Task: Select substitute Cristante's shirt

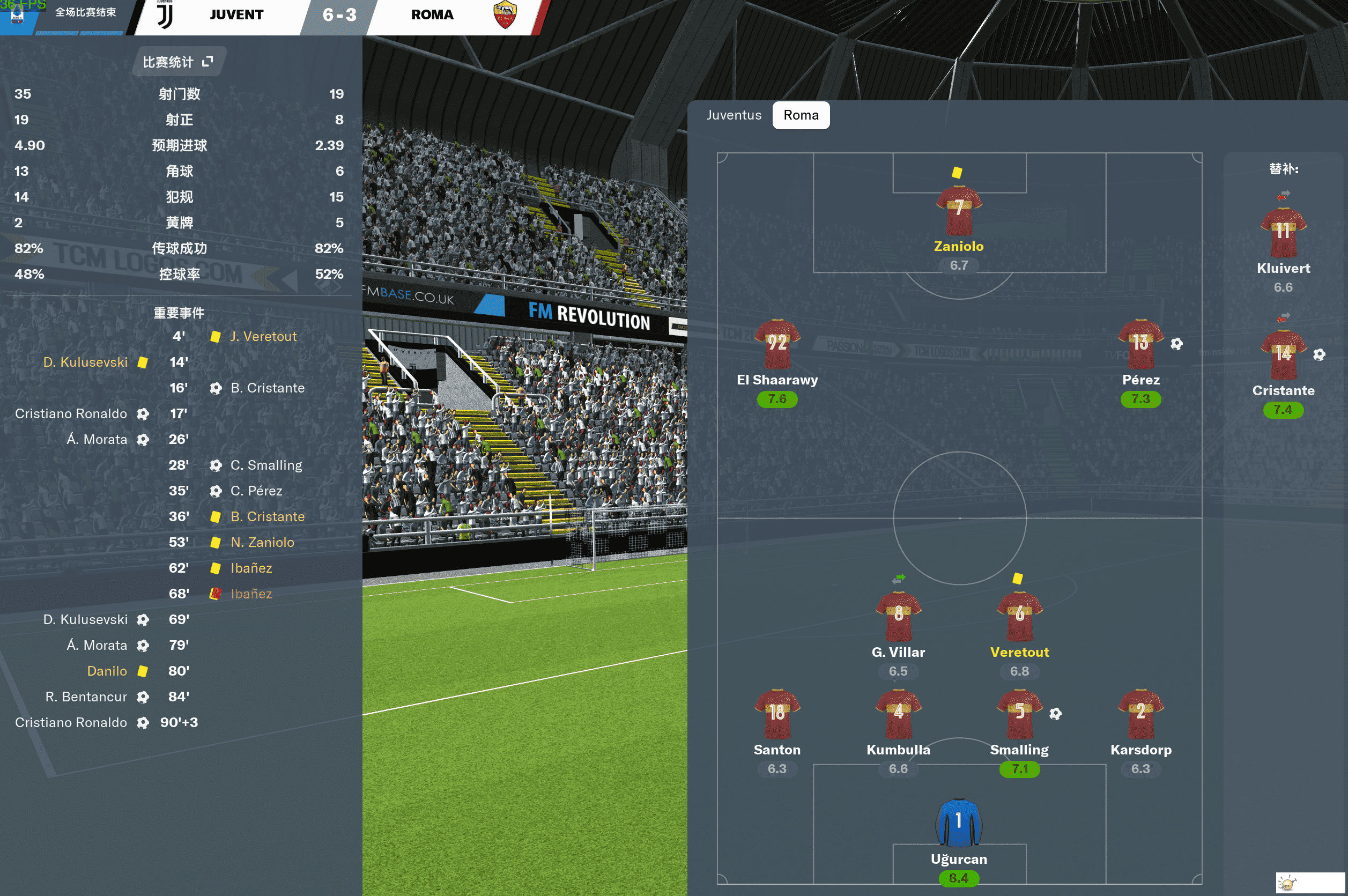Action: pyautogui.click(x=1283, y=356)
